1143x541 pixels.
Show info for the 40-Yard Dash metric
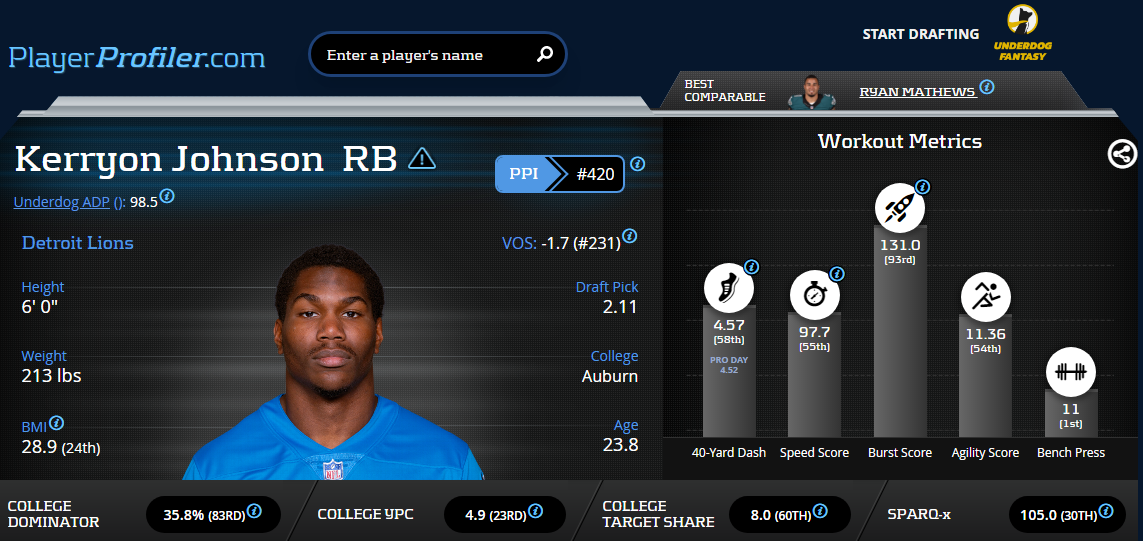(x=752, y=267)
